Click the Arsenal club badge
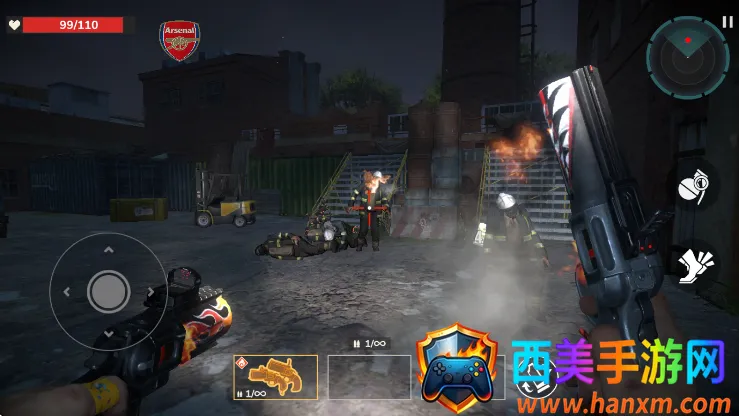Image resolution: width=739 pixels, height=416 pixels. point(180,41)
